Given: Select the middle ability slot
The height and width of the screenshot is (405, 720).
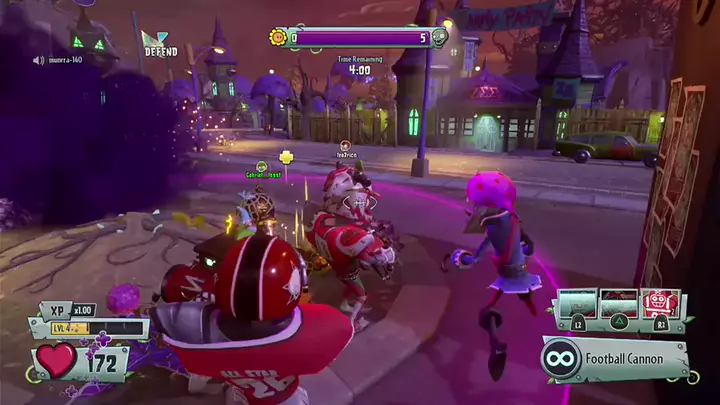Looking at the screenshot, I should point(619,303).
